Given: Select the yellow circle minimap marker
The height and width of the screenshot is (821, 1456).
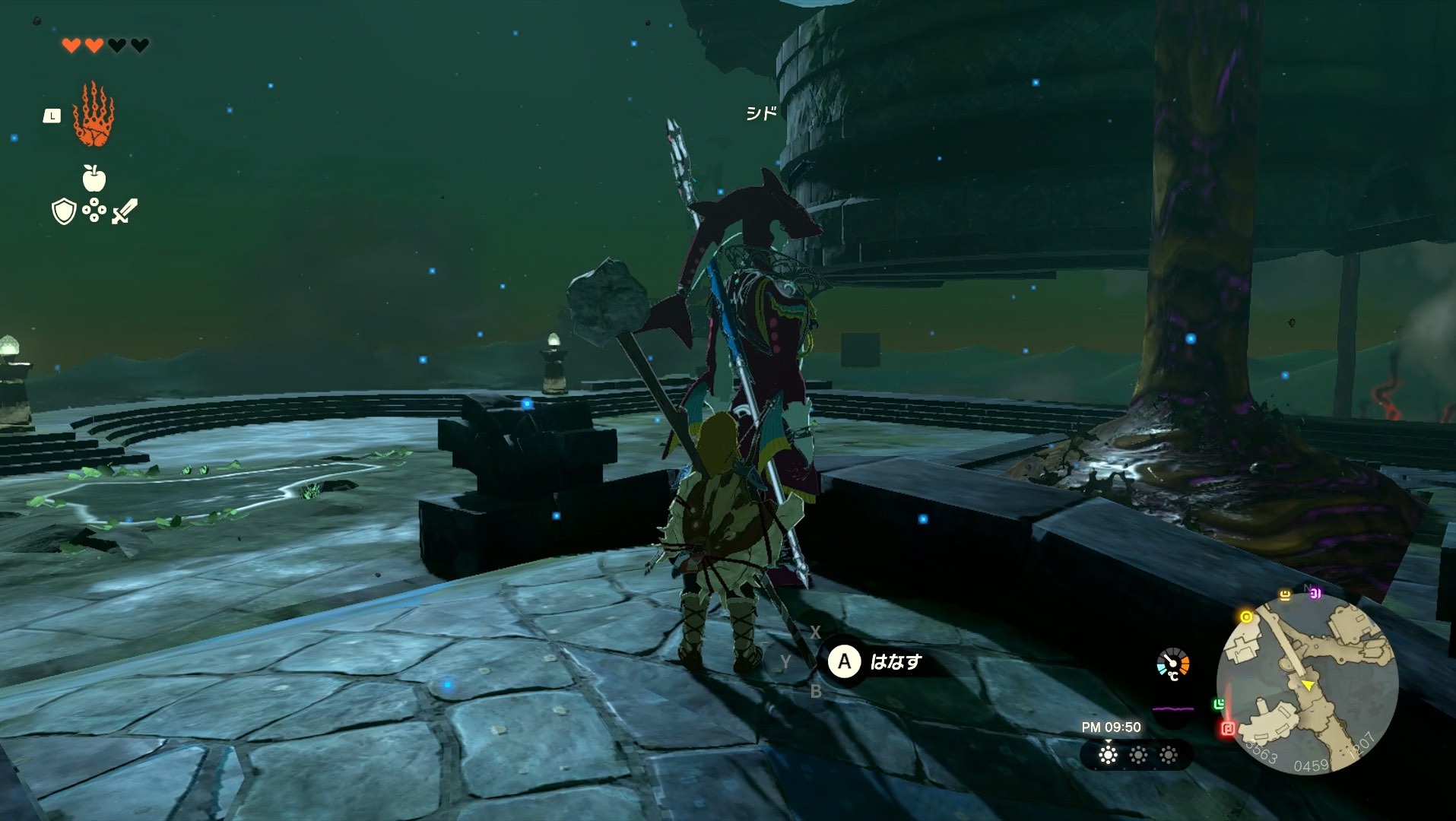Looking at the screenshot, I should pyautogui.click(x=1246, y=617).
